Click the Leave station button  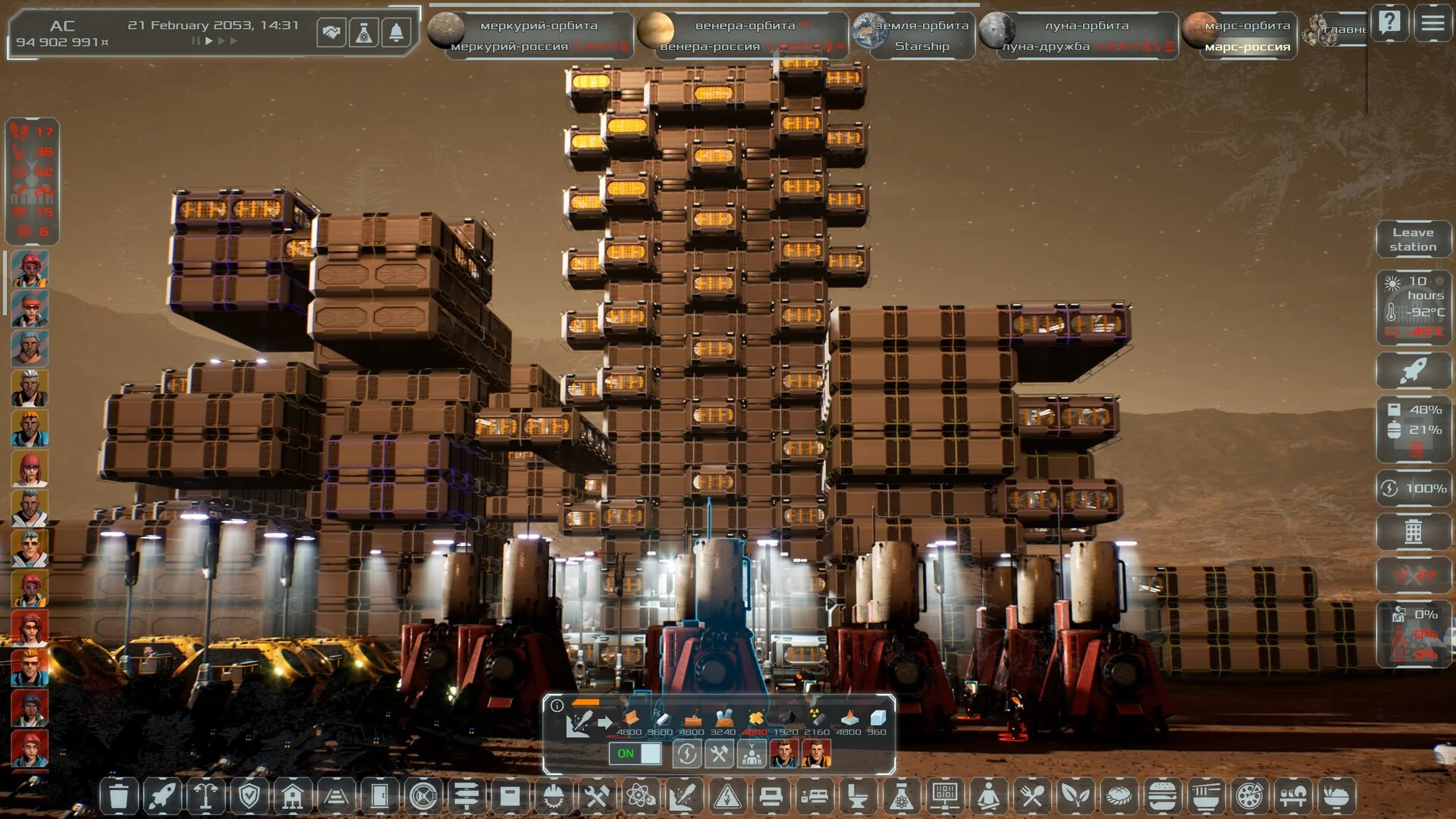[x=1413, y=240]
